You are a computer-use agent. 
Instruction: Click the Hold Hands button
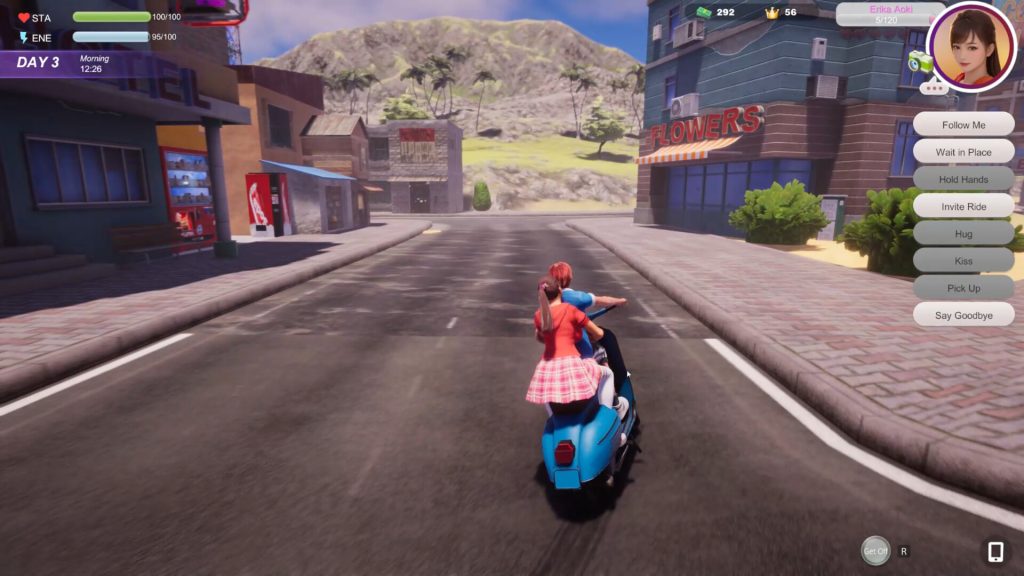click(x=963, y=179)
